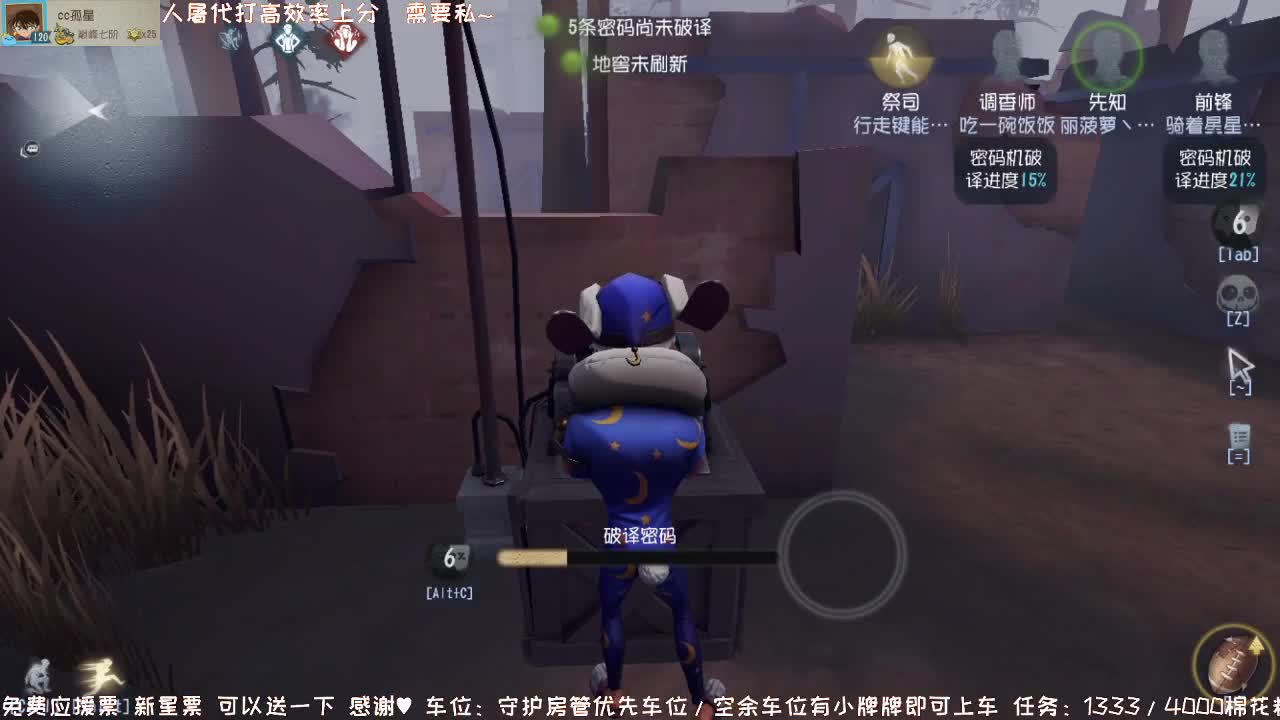The width and height of the screenshot is (1280, 720).
Task: Open the cc孤星 streamer profile
Action: tap(22, 22)
